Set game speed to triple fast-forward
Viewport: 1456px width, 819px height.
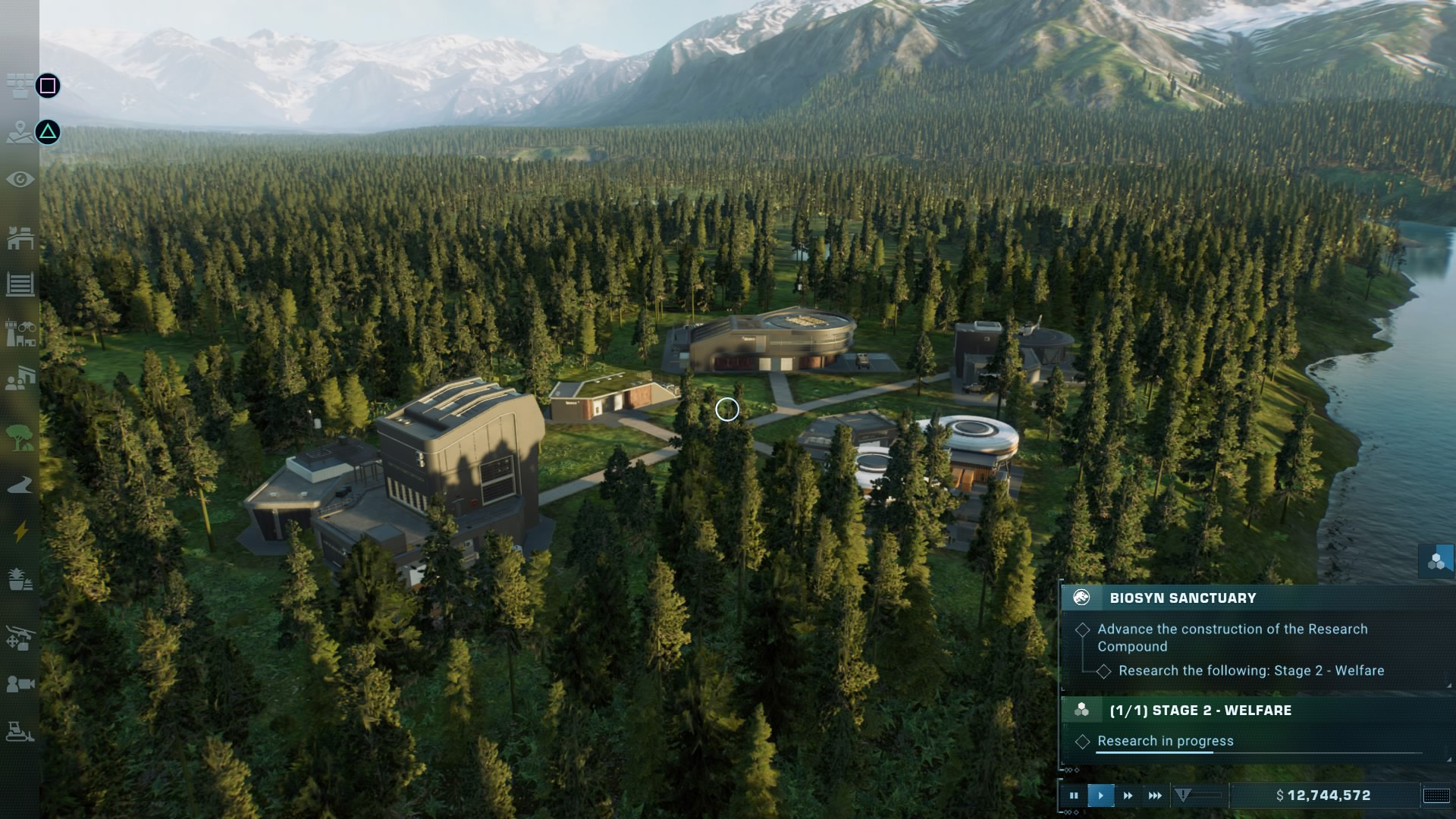1155,795
